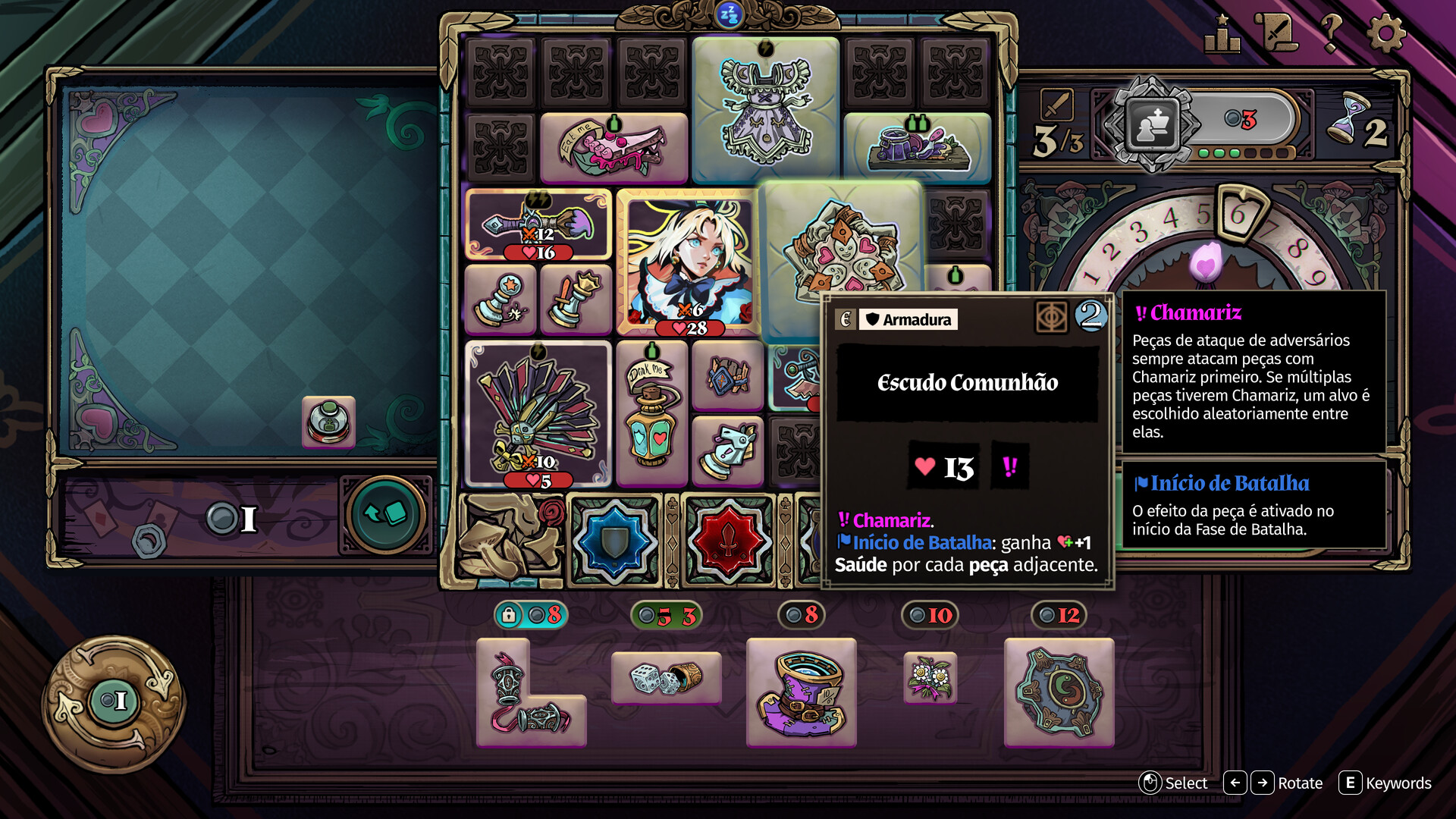The width and height of the screenshot is (1456, 819).
Task: Select the frilly dress armor piece
Action: [x=765, y=111]
